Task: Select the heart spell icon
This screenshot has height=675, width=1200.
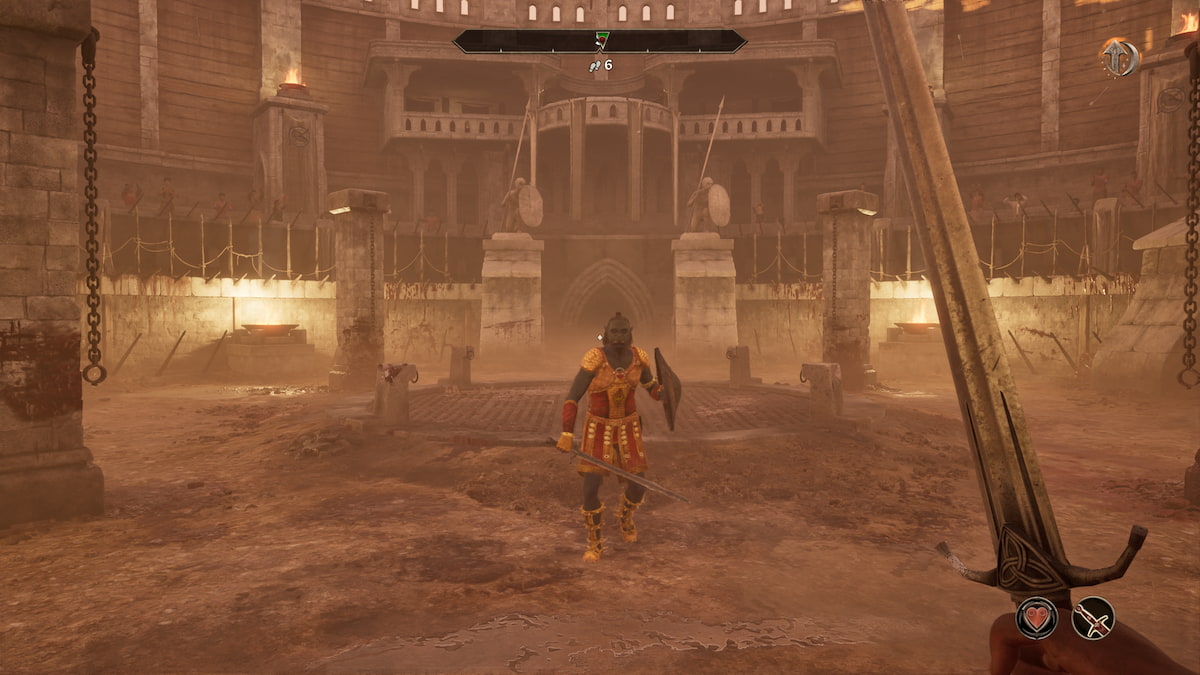Action: [1037, 617]
